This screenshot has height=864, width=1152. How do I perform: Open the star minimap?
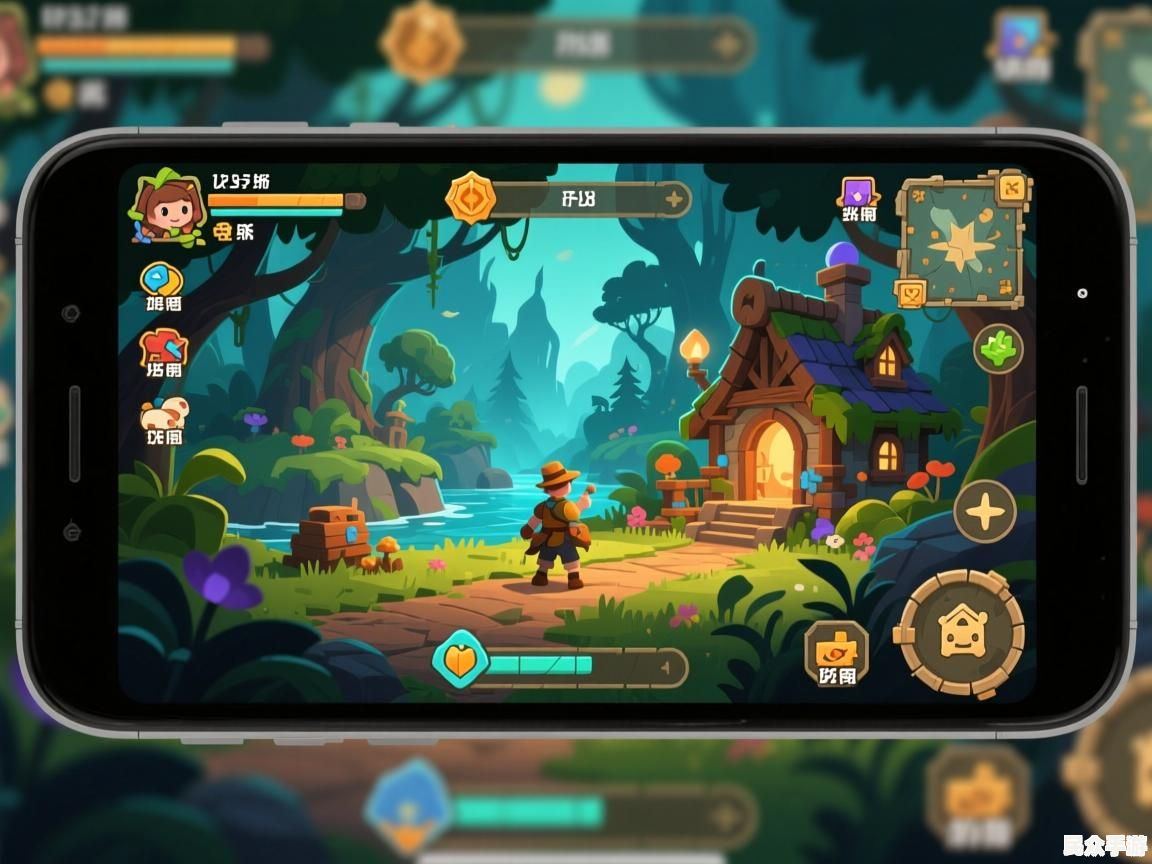tap(962, 241)
